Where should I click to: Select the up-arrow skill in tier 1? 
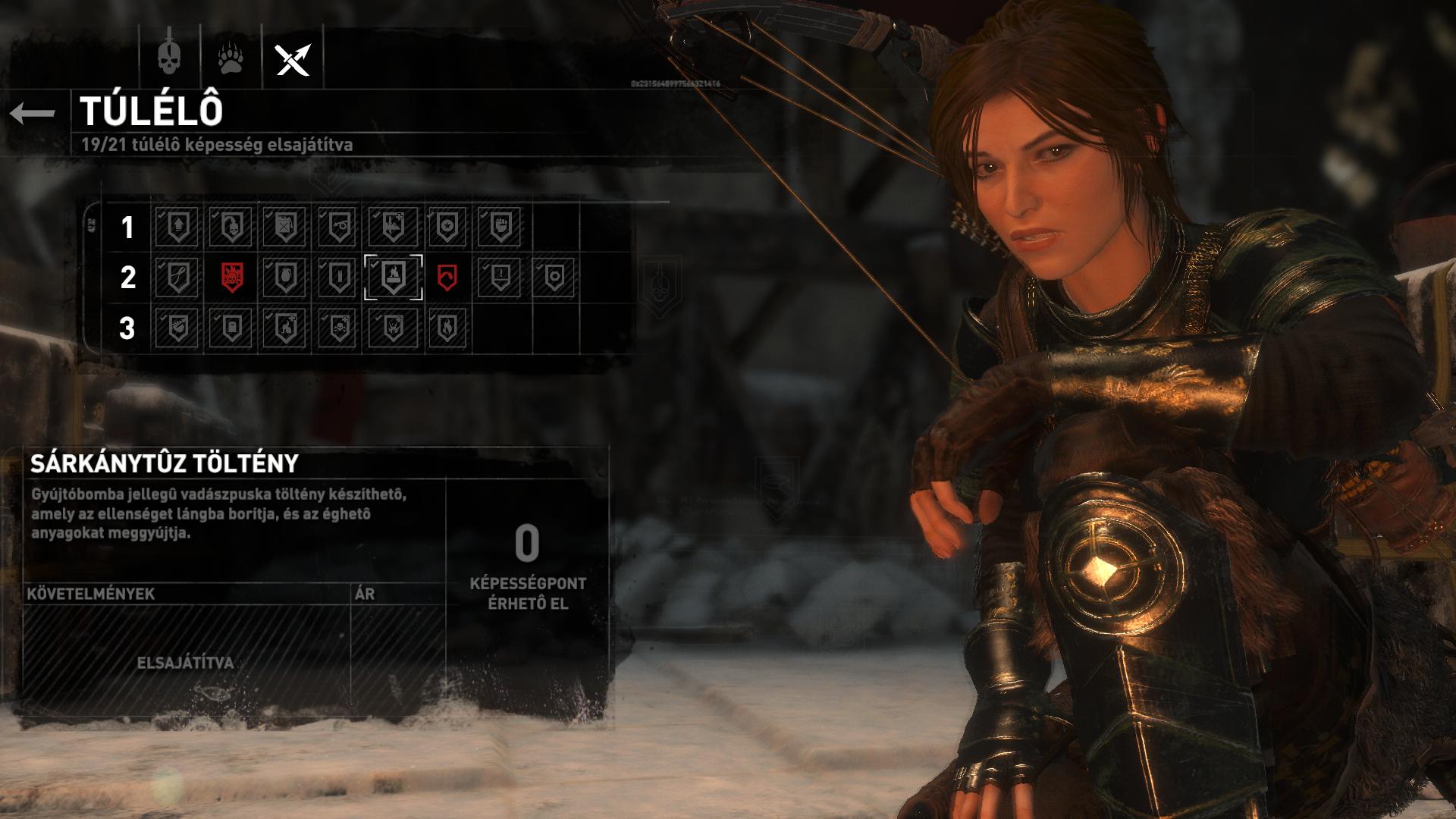(177, 227)
